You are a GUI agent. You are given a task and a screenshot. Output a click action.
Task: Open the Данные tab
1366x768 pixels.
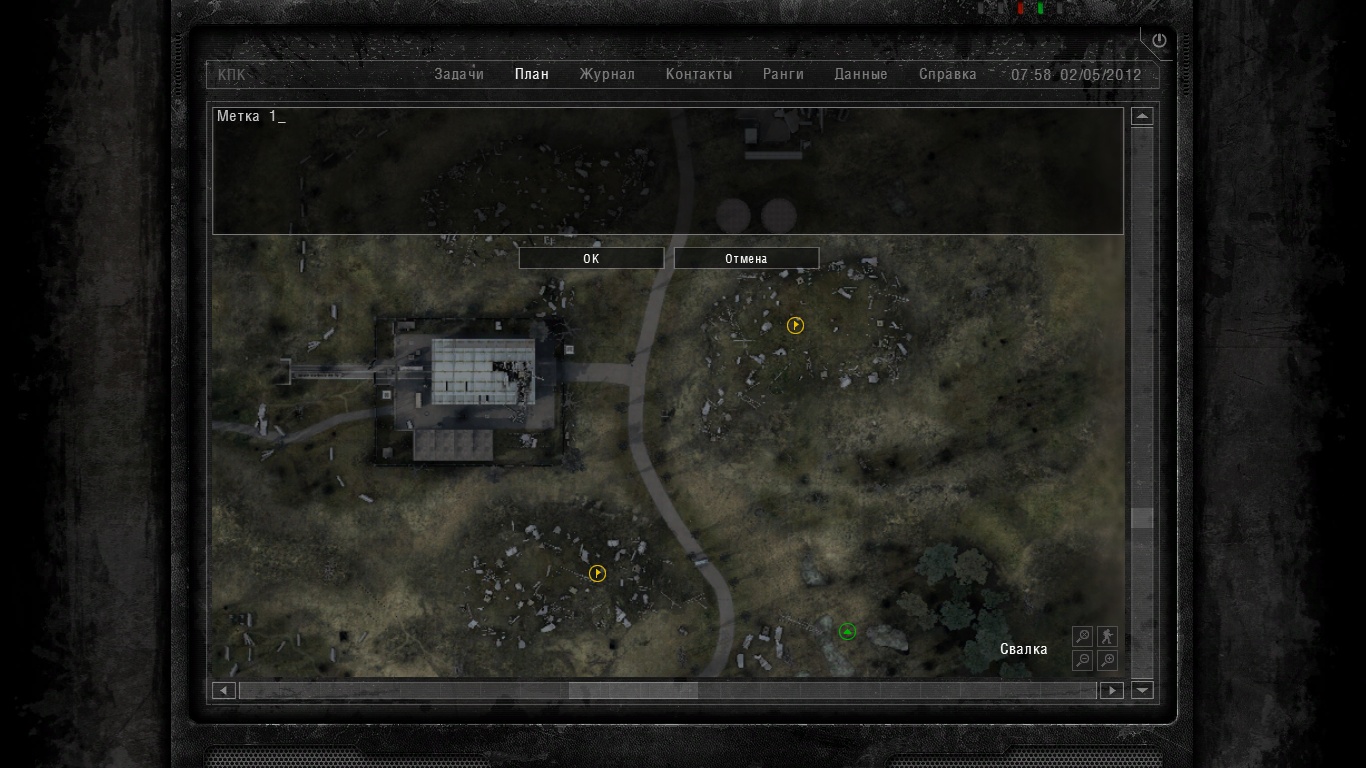861,74
